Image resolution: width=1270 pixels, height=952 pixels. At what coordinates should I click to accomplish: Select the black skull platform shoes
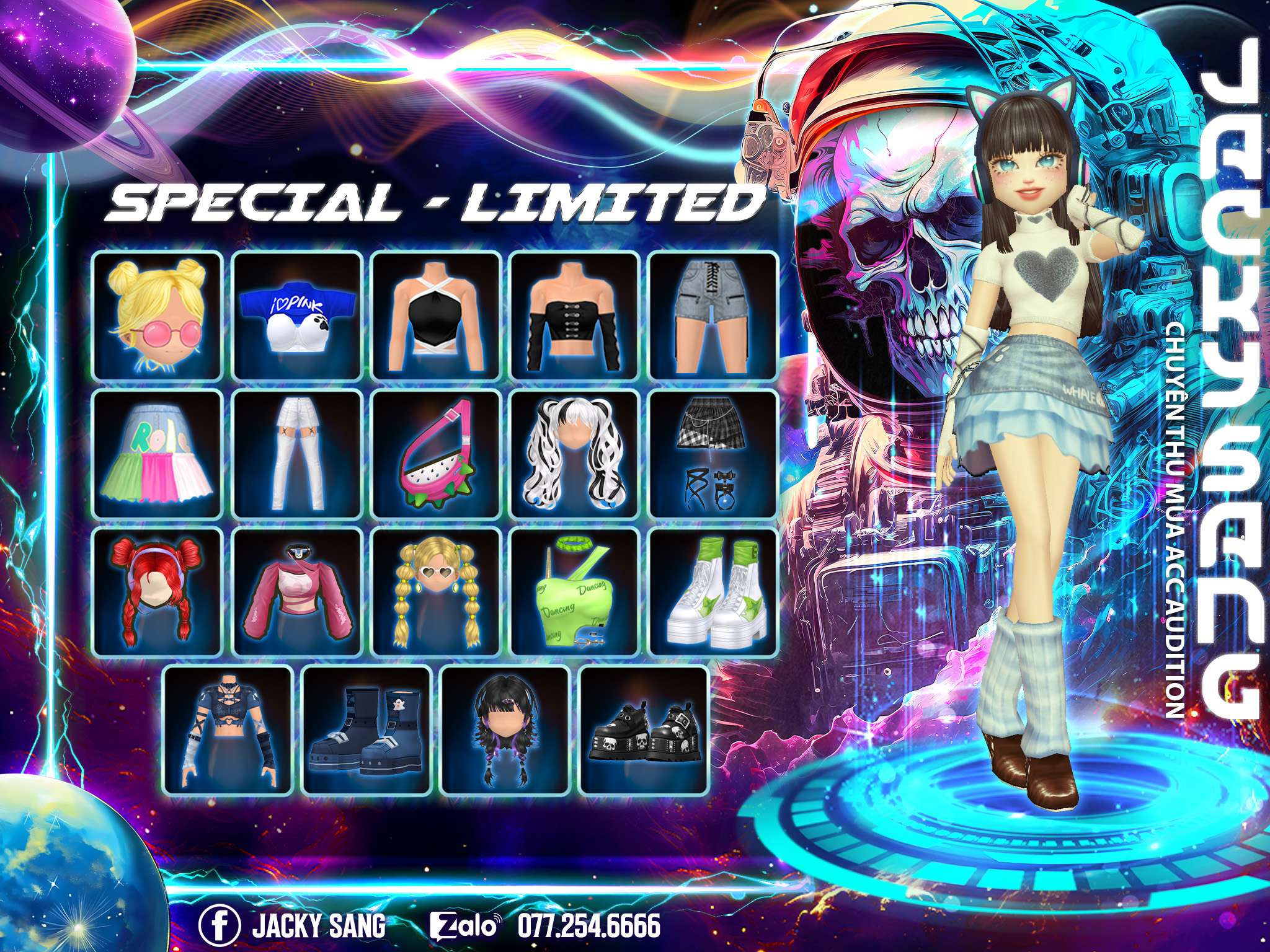click(644, 730)
